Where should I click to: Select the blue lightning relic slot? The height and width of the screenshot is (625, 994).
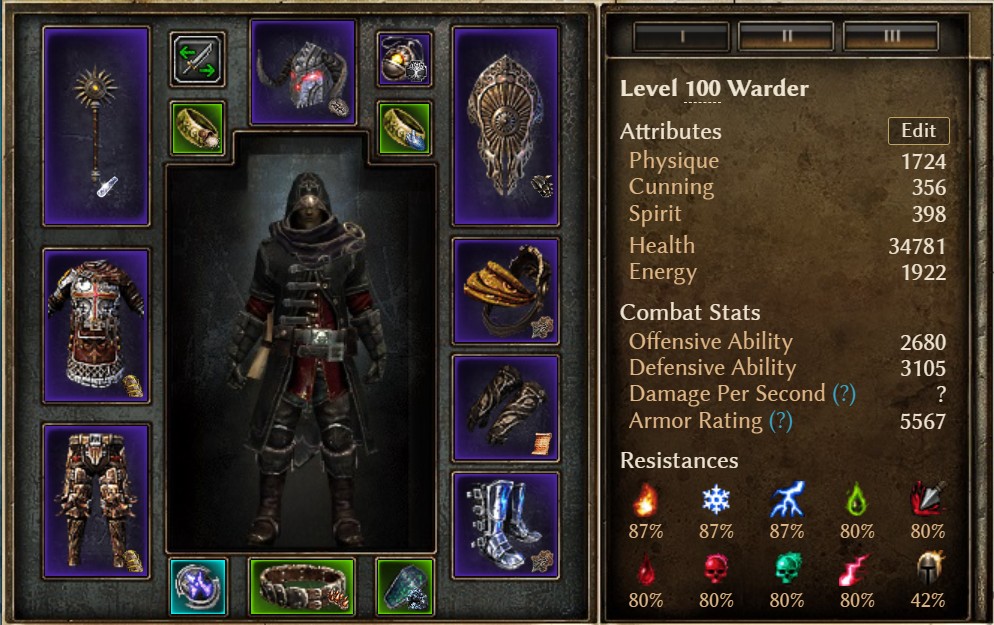coord(198,586)
